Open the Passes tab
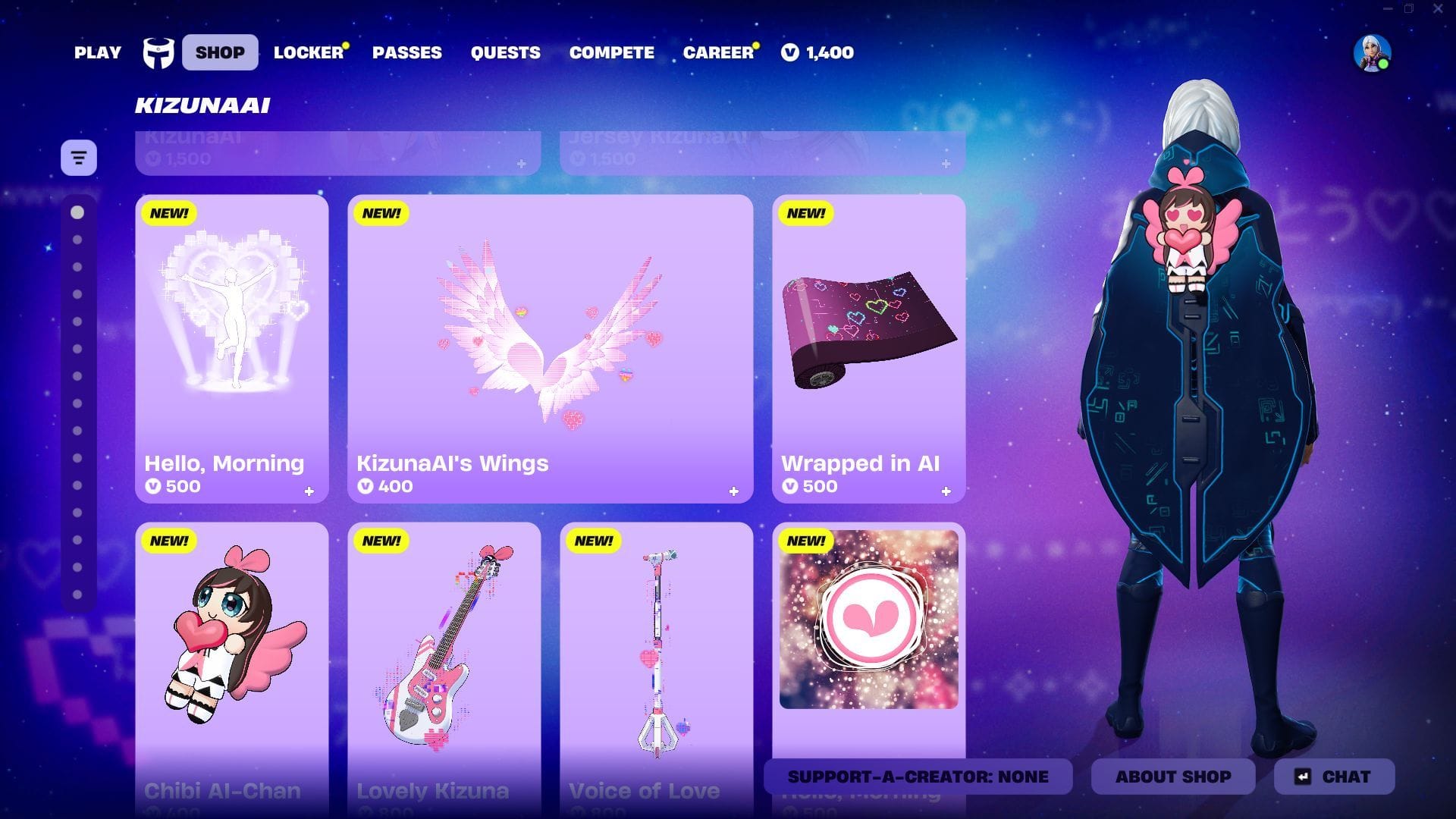This screenshot has width=1456, height=819. pyautogui.click(x=406, y=52)
